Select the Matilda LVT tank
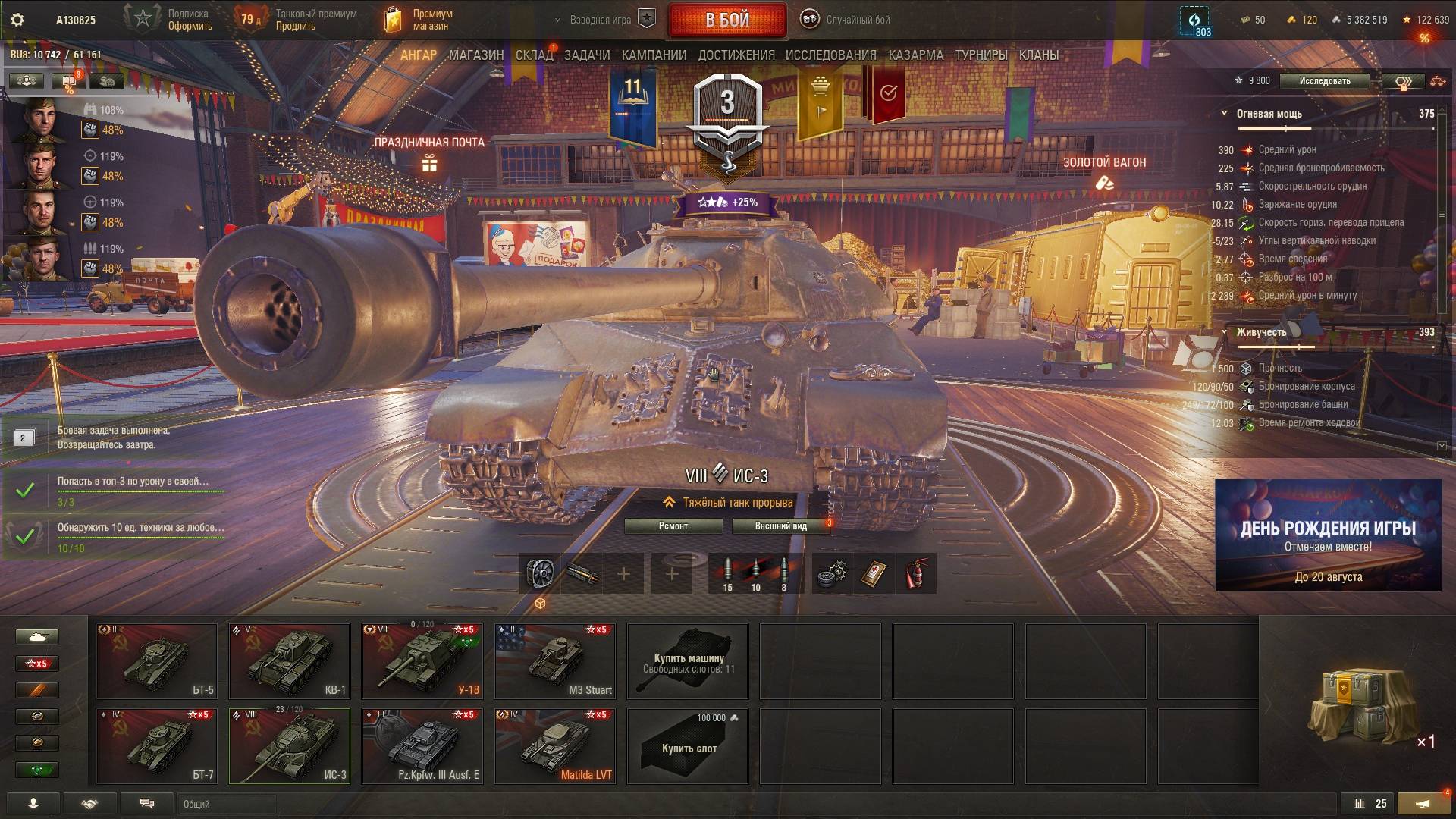Screen dimensions: 1456x819 click(x=554, y=745)
